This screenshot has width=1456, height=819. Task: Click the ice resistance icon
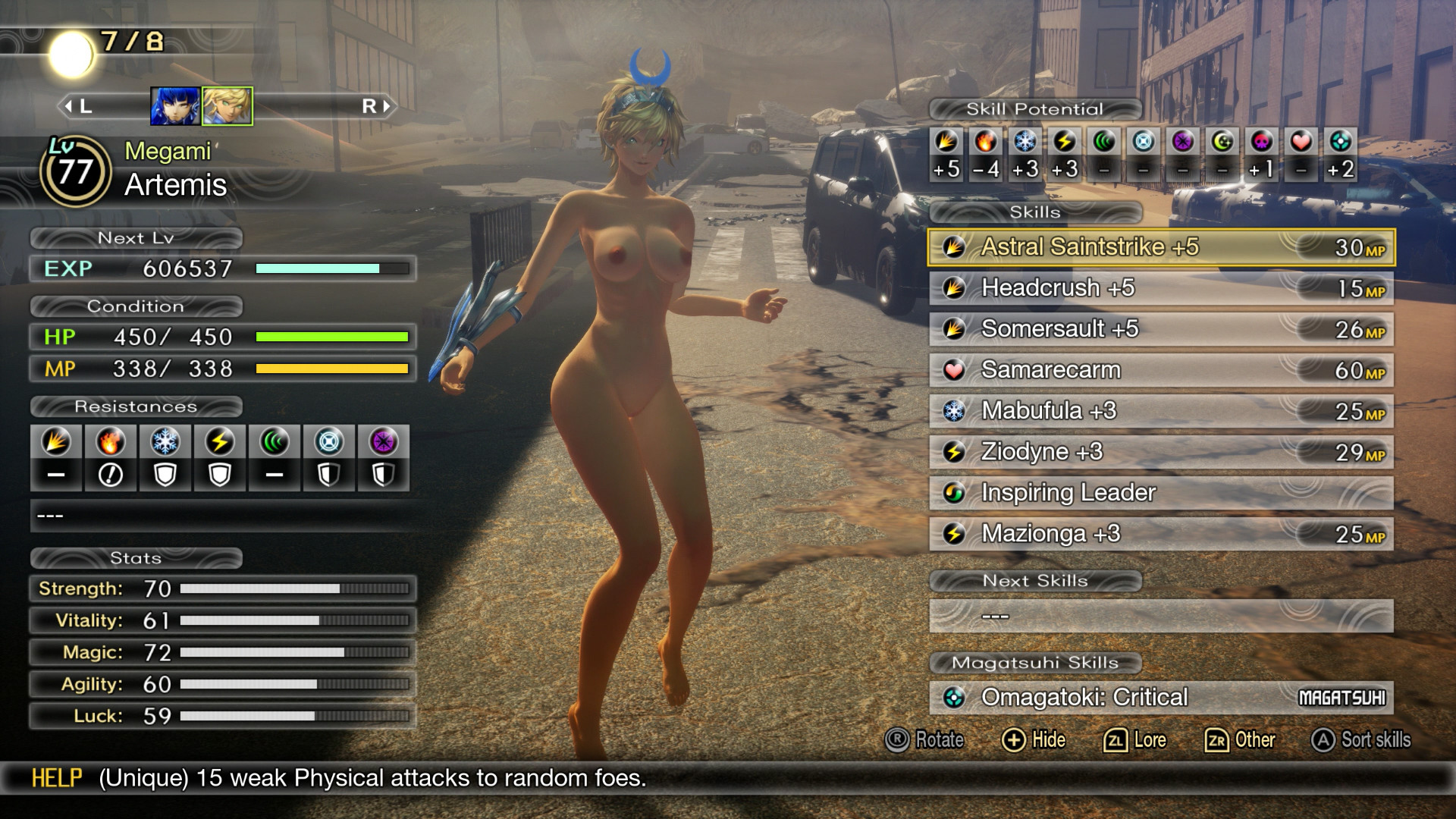165,442
